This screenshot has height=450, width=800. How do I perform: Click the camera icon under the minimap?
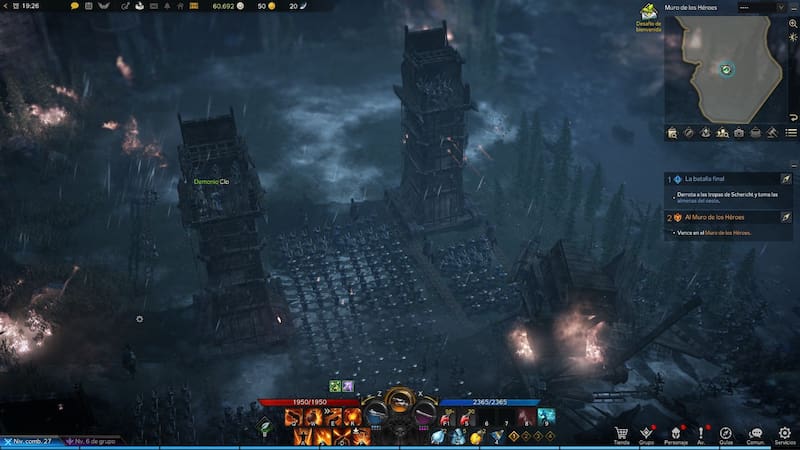[x=739, y=132]
